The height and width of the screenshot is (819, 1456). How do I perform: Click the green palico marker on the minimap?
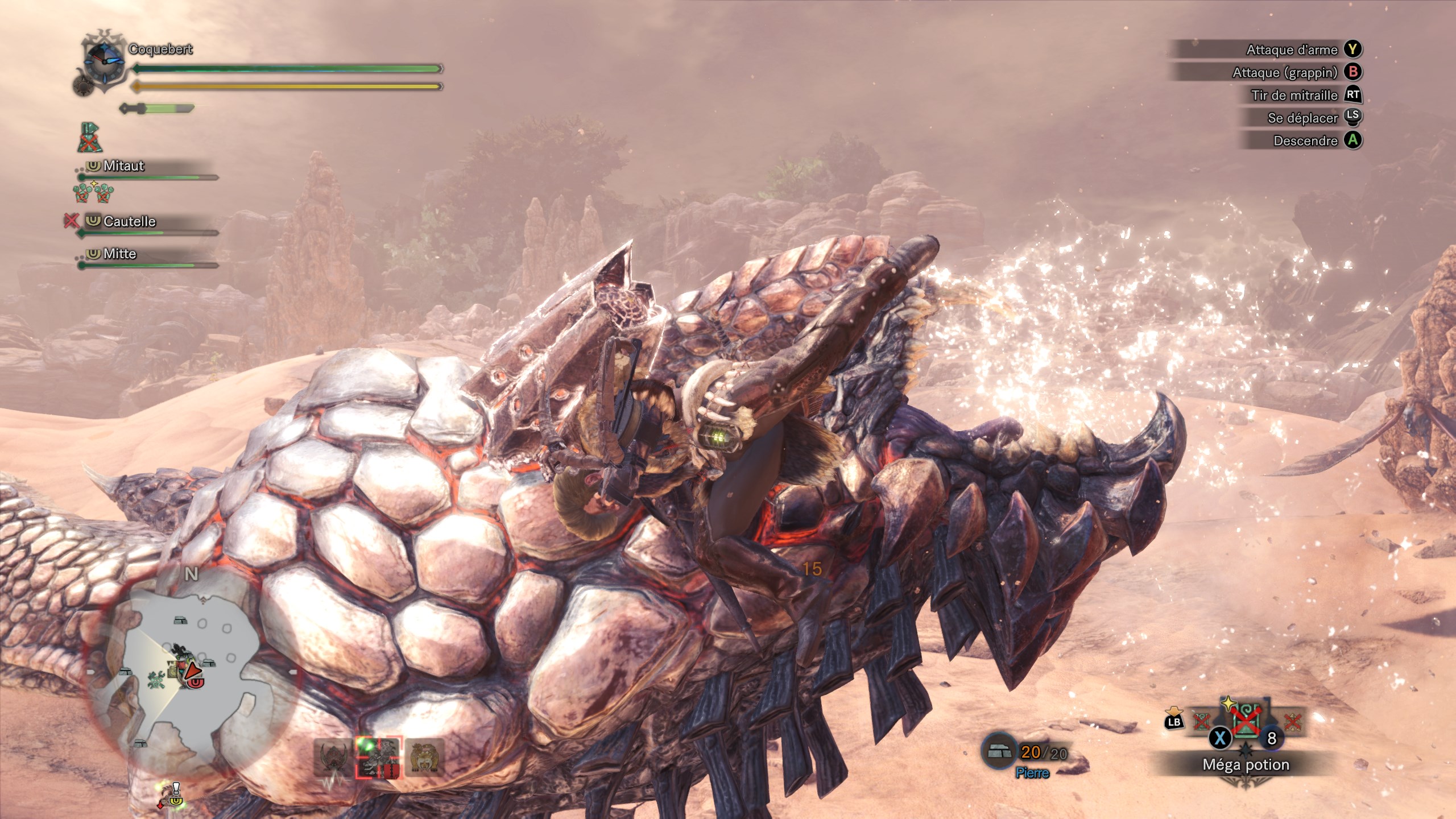156,679
